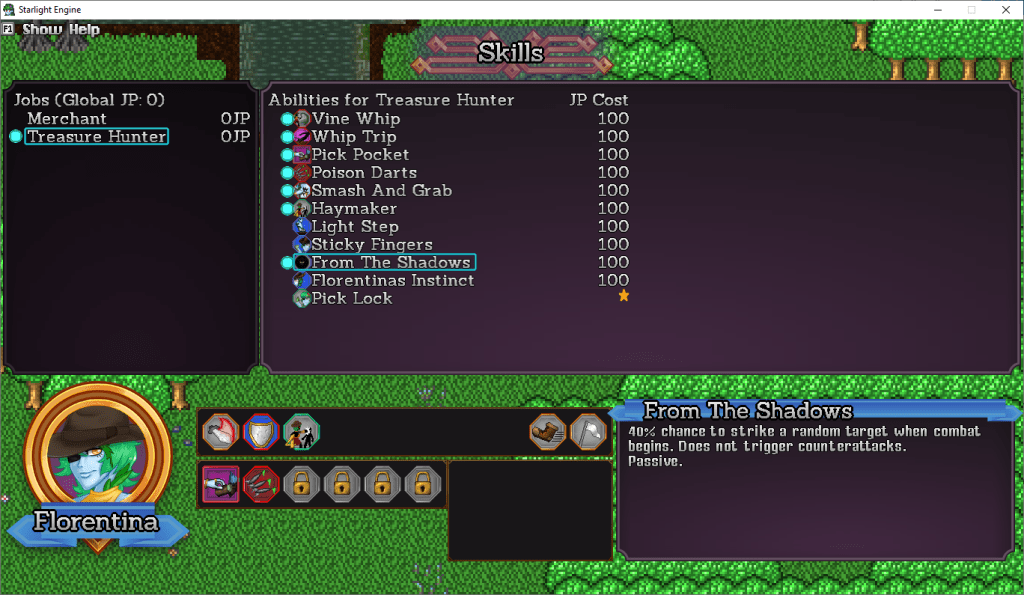Select the Pick Lock ability
The height and width of the screenshot is (595, 1024).
click(x=351, y=299)
